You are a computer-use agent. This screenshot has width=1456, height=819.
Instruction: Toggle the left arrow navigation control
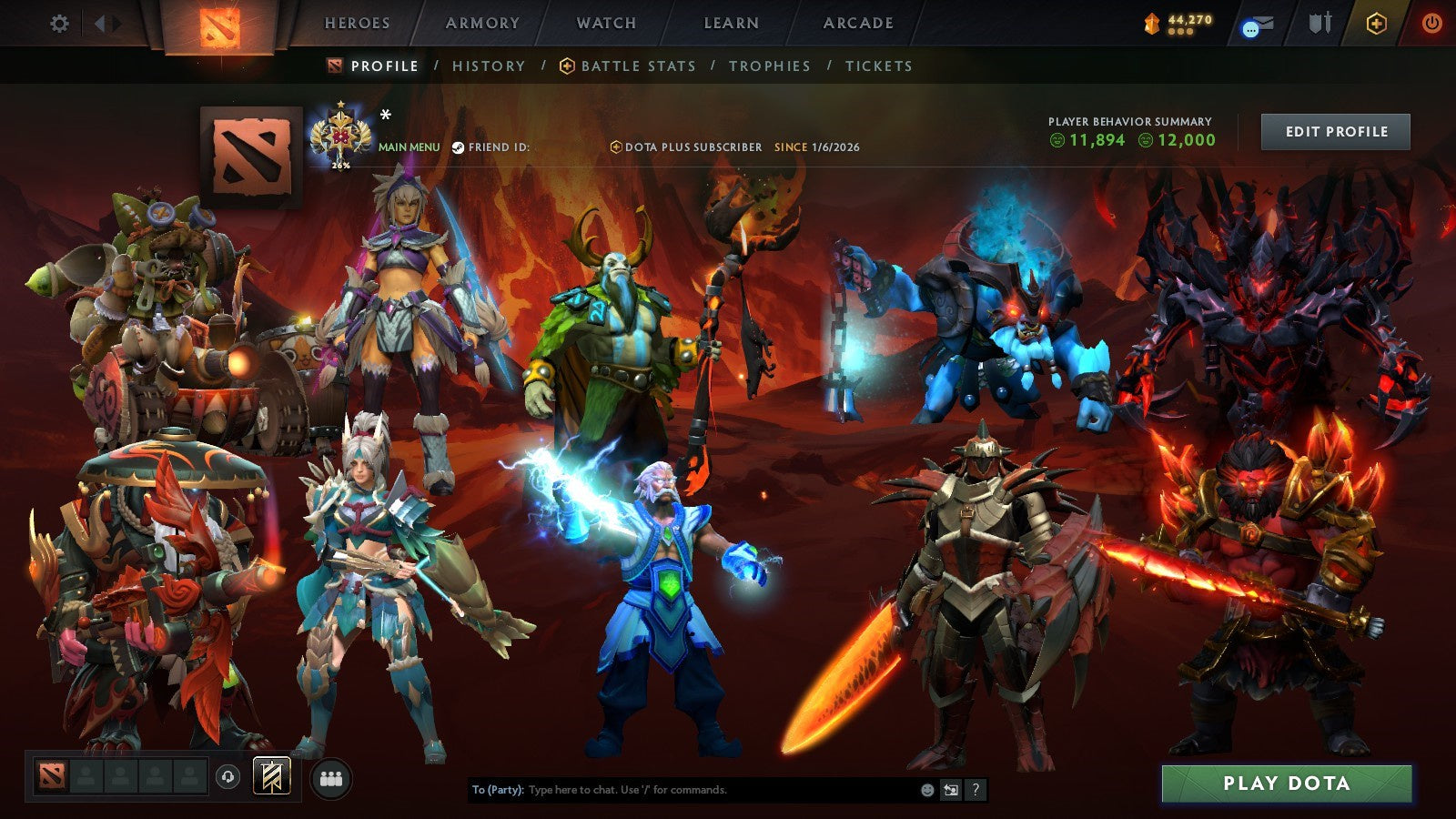(x=101, y=25)
